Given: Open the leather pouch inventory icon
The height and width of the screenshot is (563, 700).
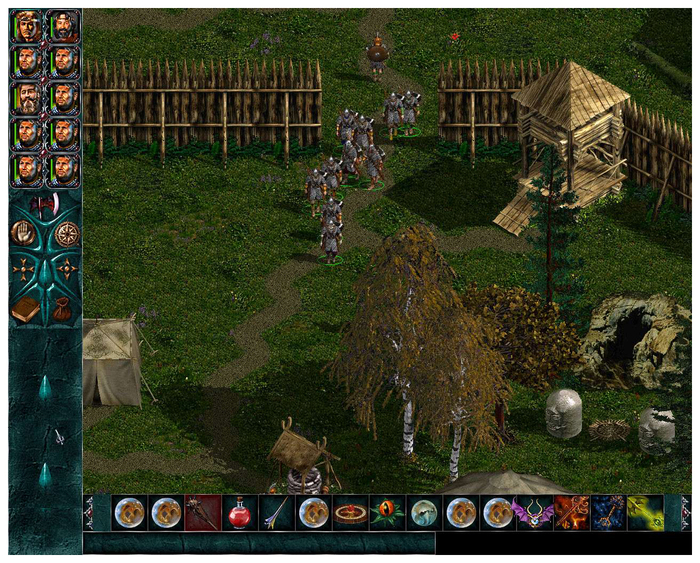Looking at the screenshot, I should point(62,310).
